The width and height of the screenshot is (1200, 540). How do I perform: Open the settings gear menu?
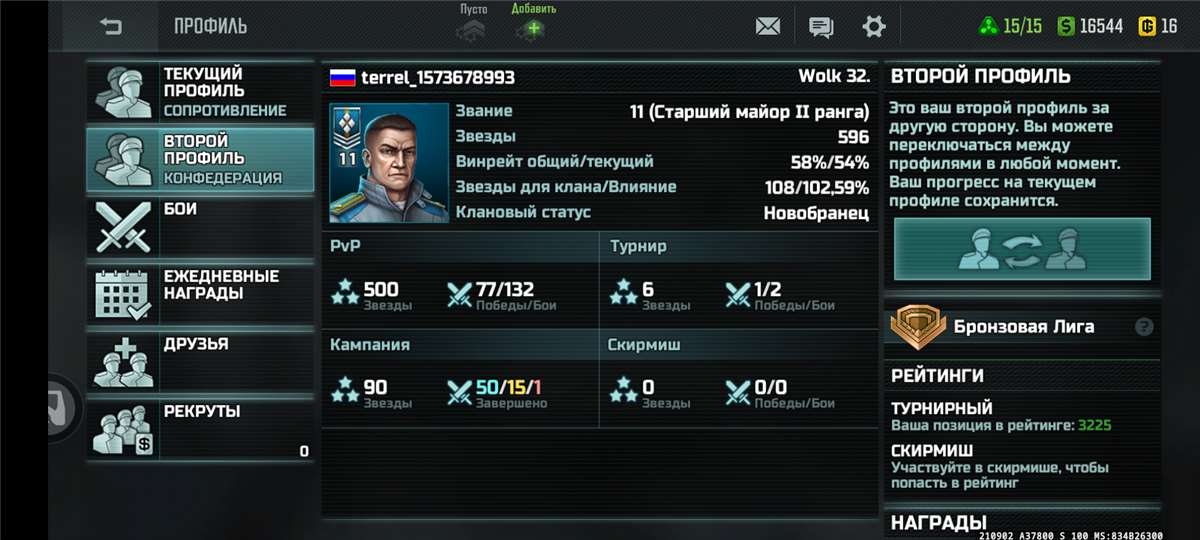(874, 27)
